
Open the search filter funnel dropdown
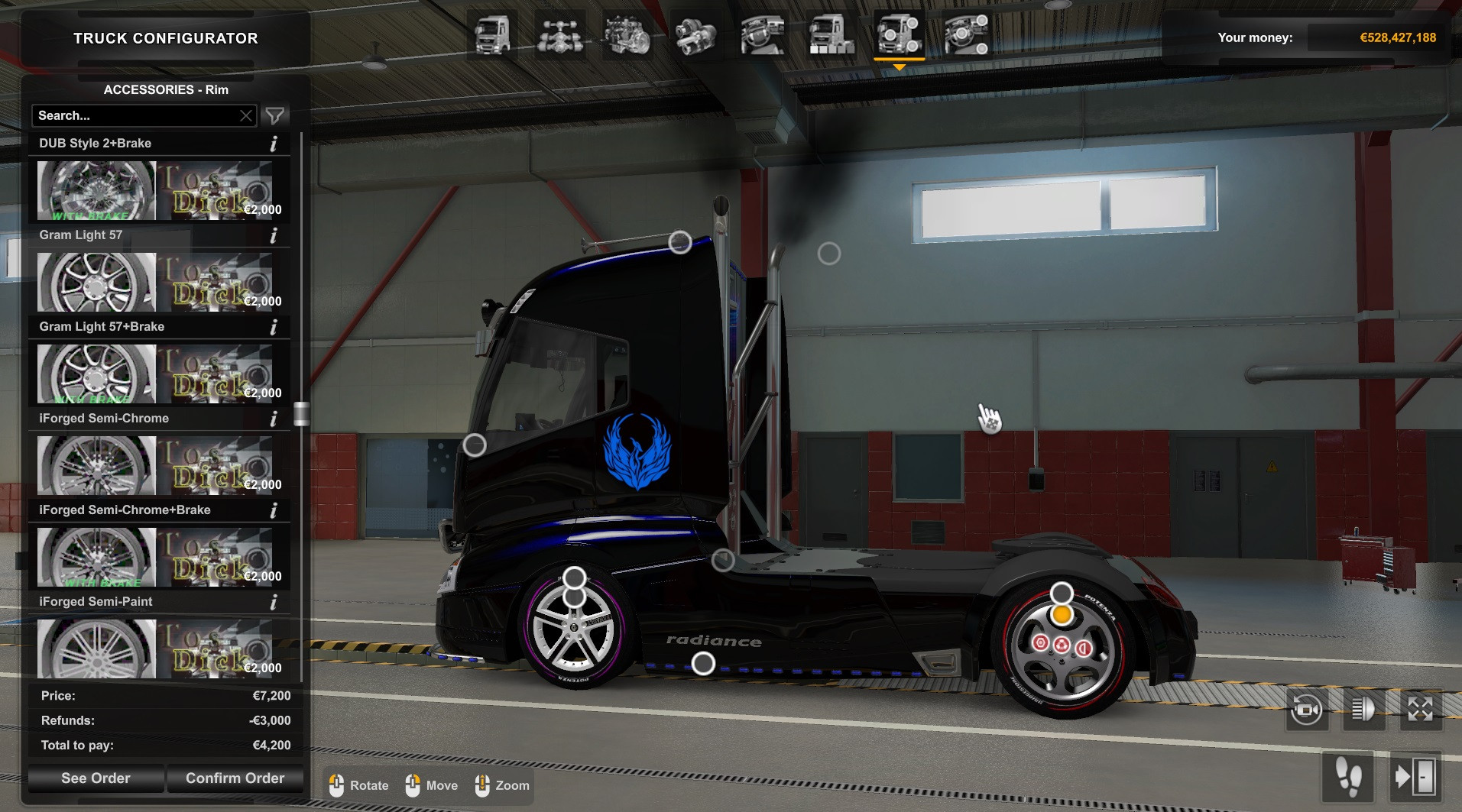point(274,115)
